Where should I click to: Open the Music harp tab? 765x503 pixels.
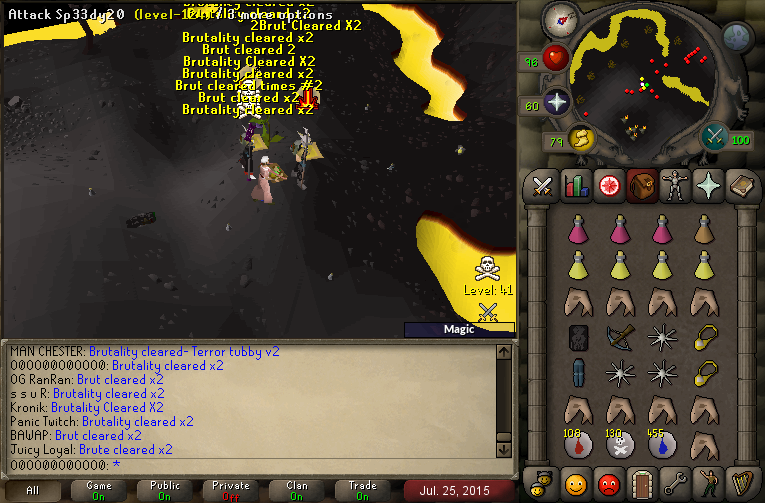coord(740,485)
